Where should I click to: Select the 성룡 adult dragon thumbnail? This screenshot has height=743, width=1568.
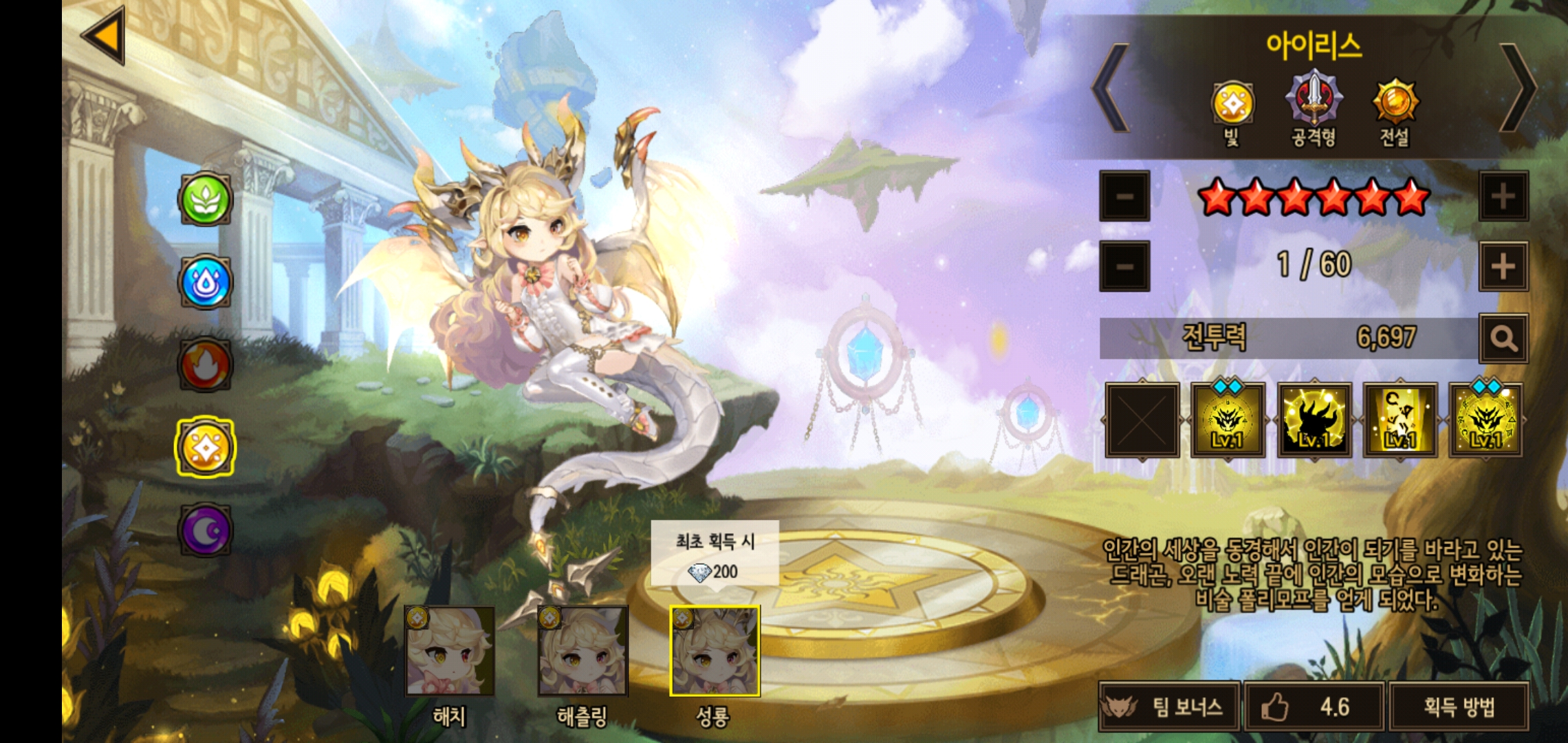pos(715,652)
